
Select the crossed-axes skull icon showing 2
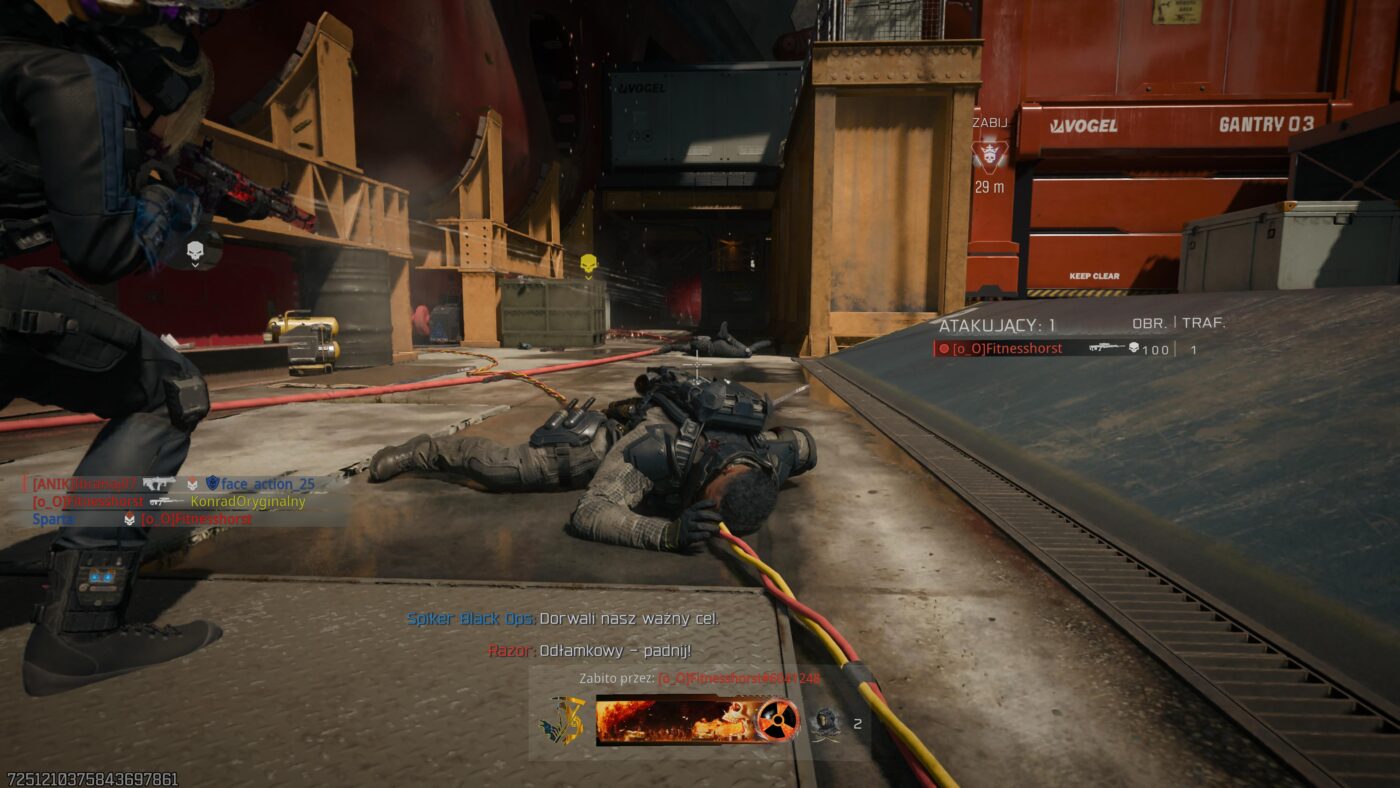[x=828, y=721]
